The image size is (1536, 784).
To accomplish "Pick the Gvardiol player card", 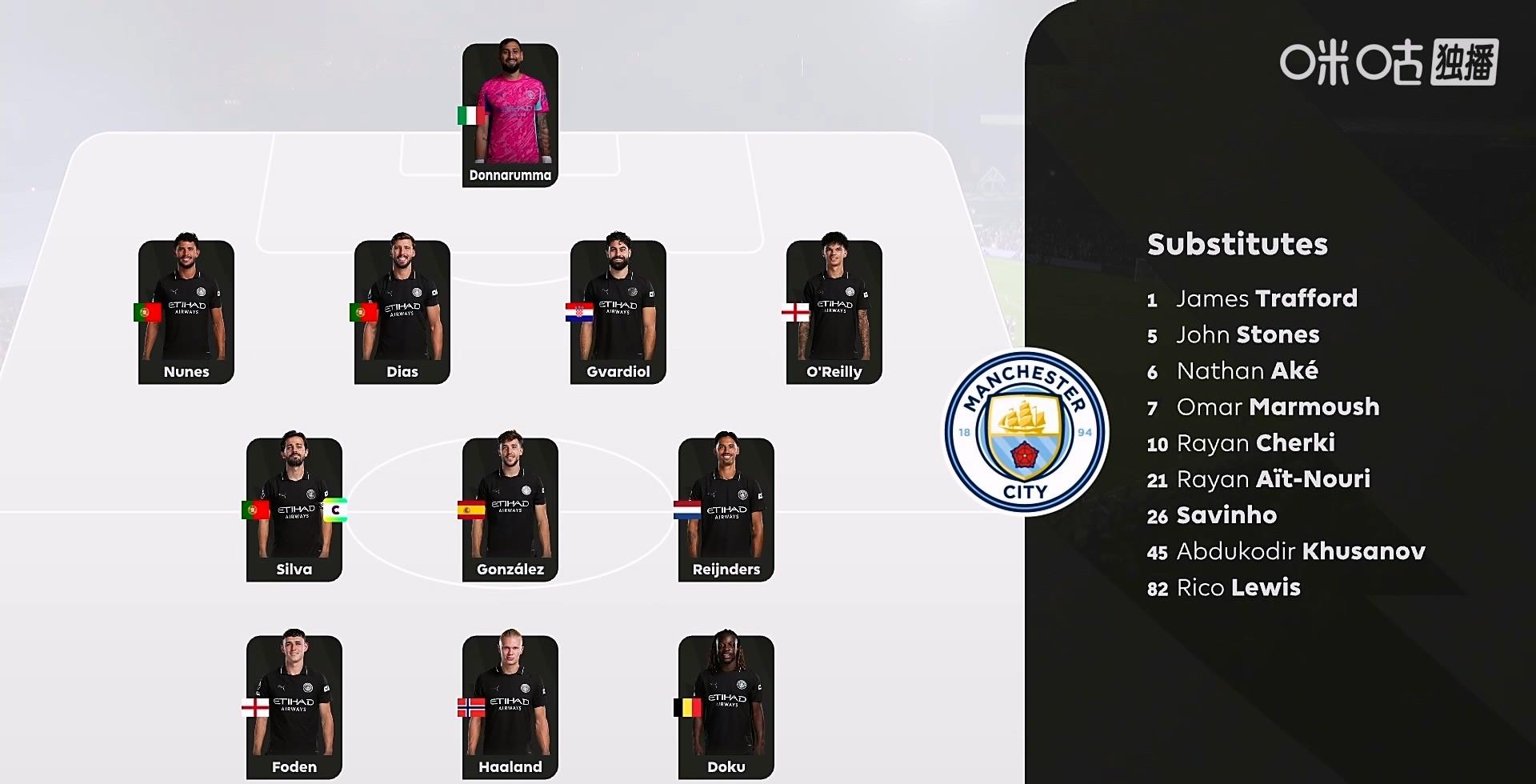I will (618, 312).
